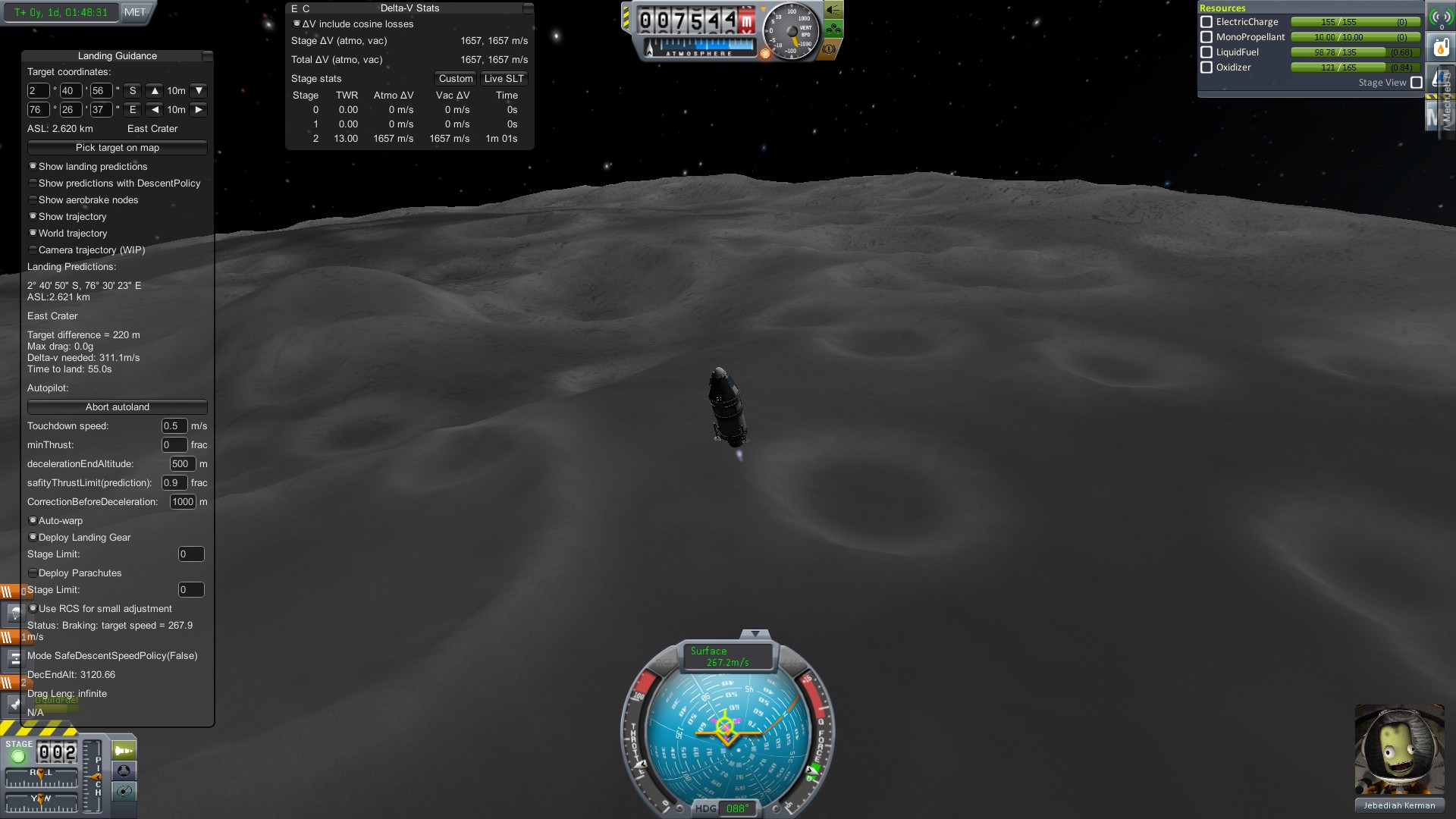
Task: Turn on Camera trajectory (WIP)
Action: click(33, 250)
